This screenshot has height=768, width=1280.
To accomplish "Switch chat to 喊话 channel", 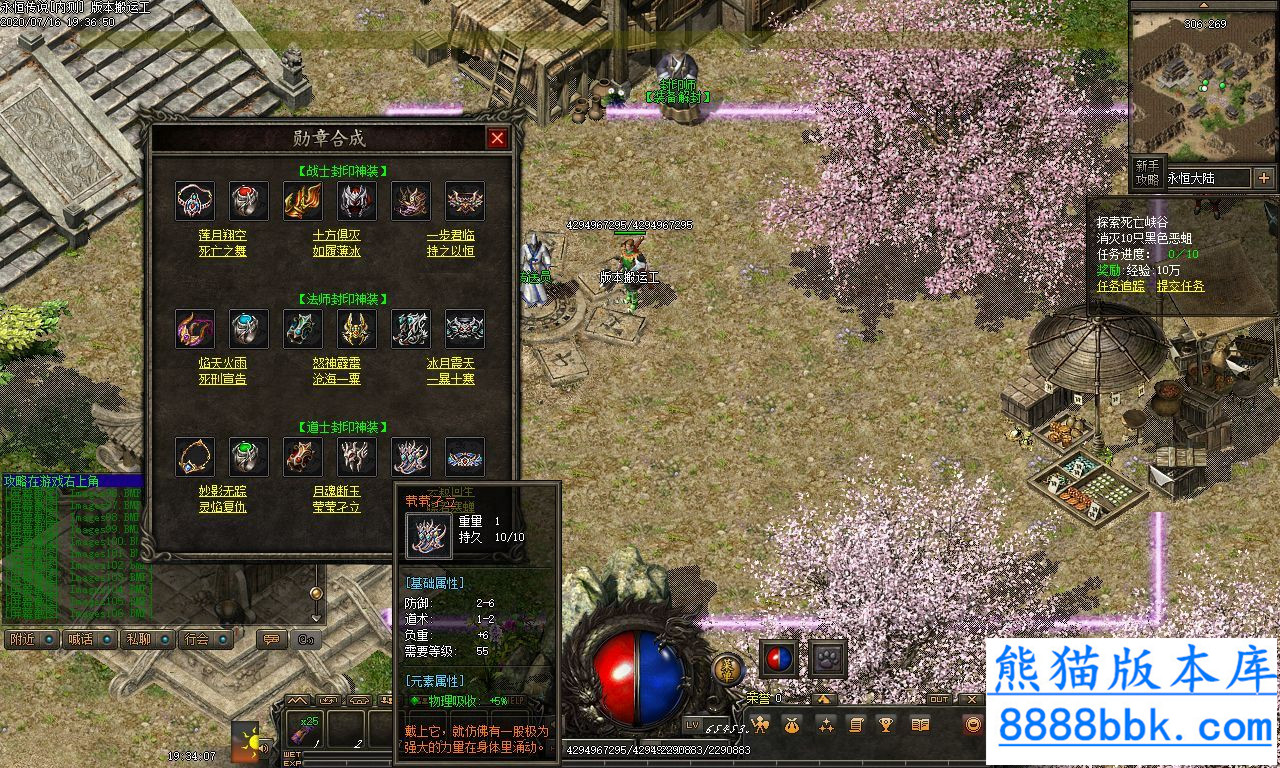I will coord(89,639).
